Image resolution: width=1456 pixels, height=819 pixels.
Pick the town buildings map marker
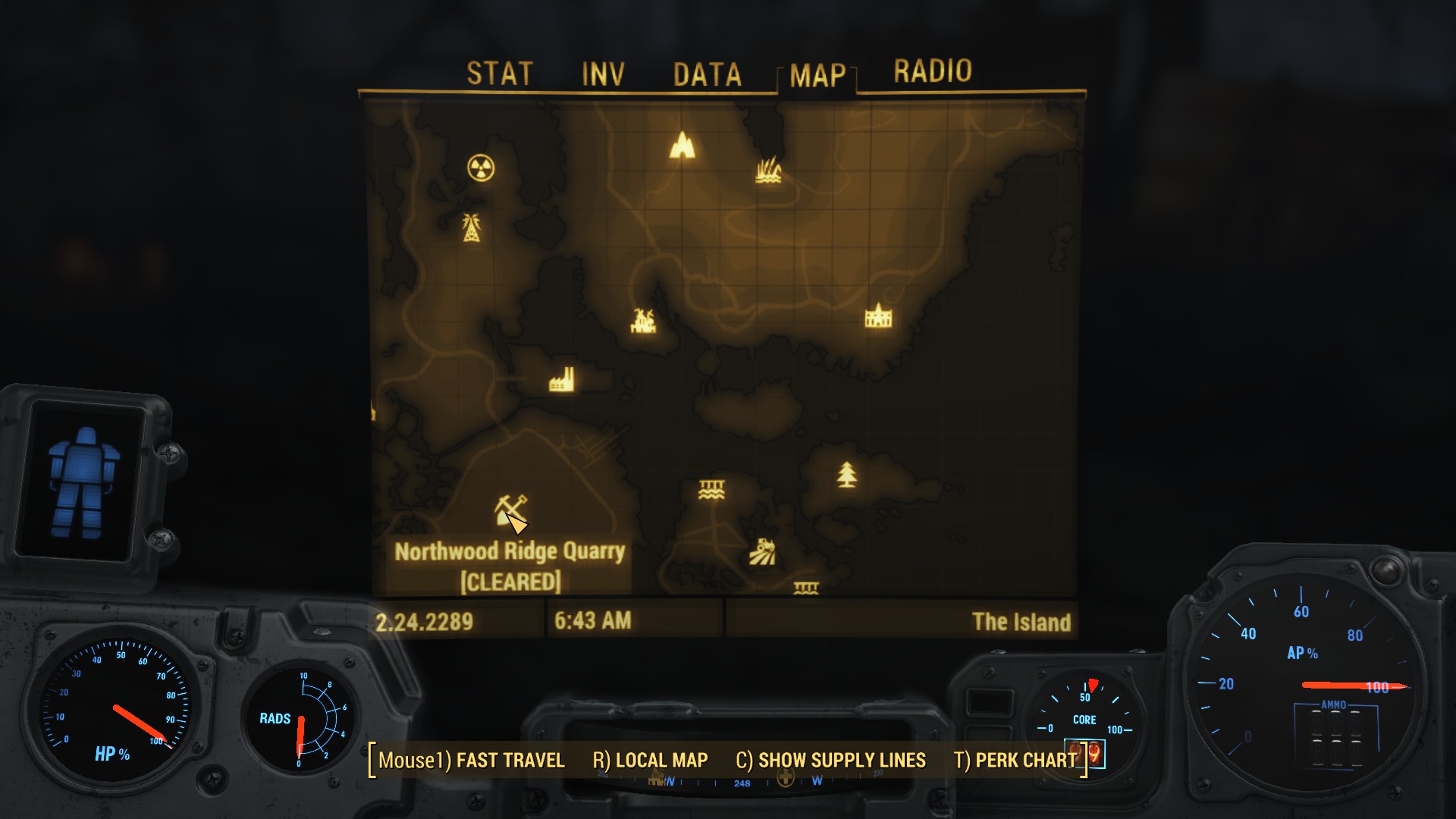tap(878, 315)
